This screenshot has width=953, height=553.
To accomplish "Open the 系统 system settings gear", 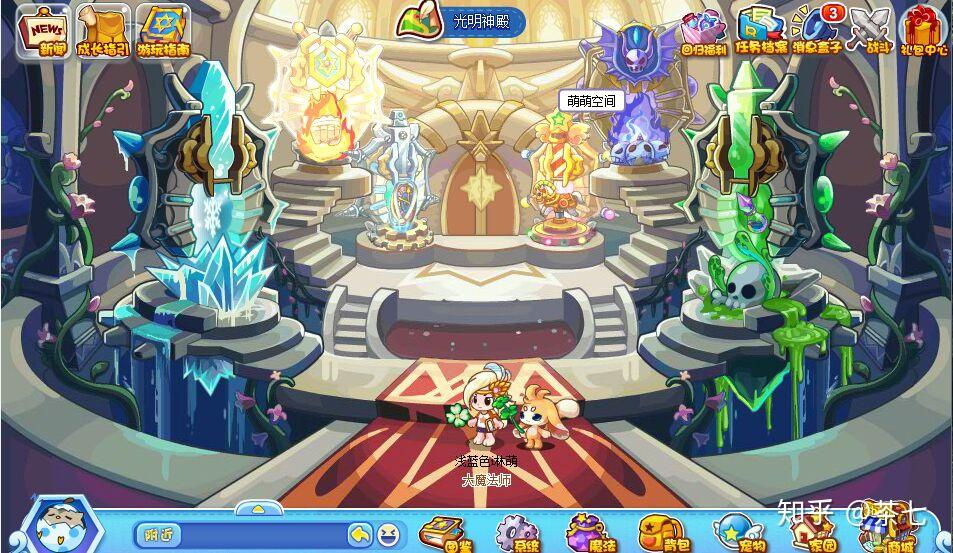I will point(517,534).
